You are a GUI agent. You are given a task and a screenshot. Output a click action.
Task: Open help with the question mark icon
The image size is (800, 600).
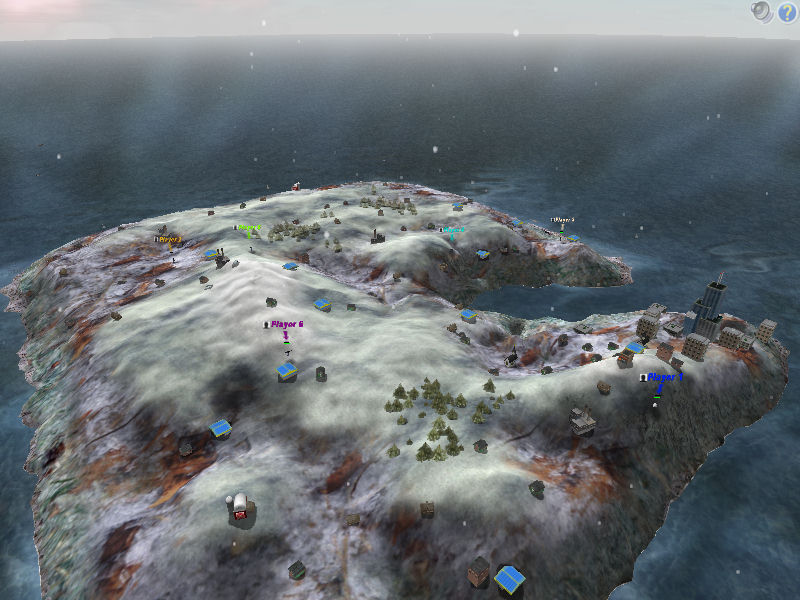pyautogui.click(x=786, y=12)
